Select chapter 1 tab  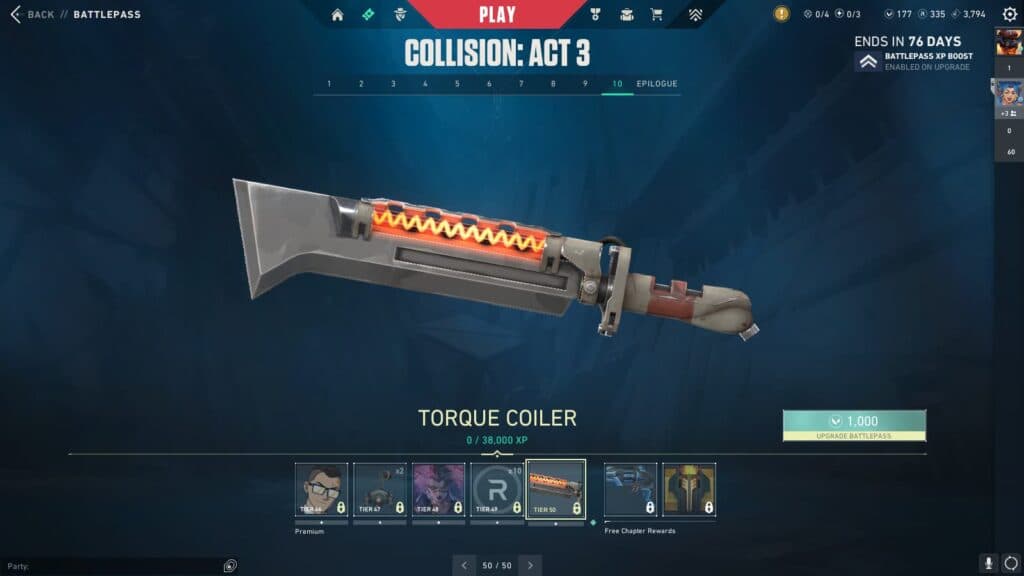pyautogui.click(x=329, y=84)
